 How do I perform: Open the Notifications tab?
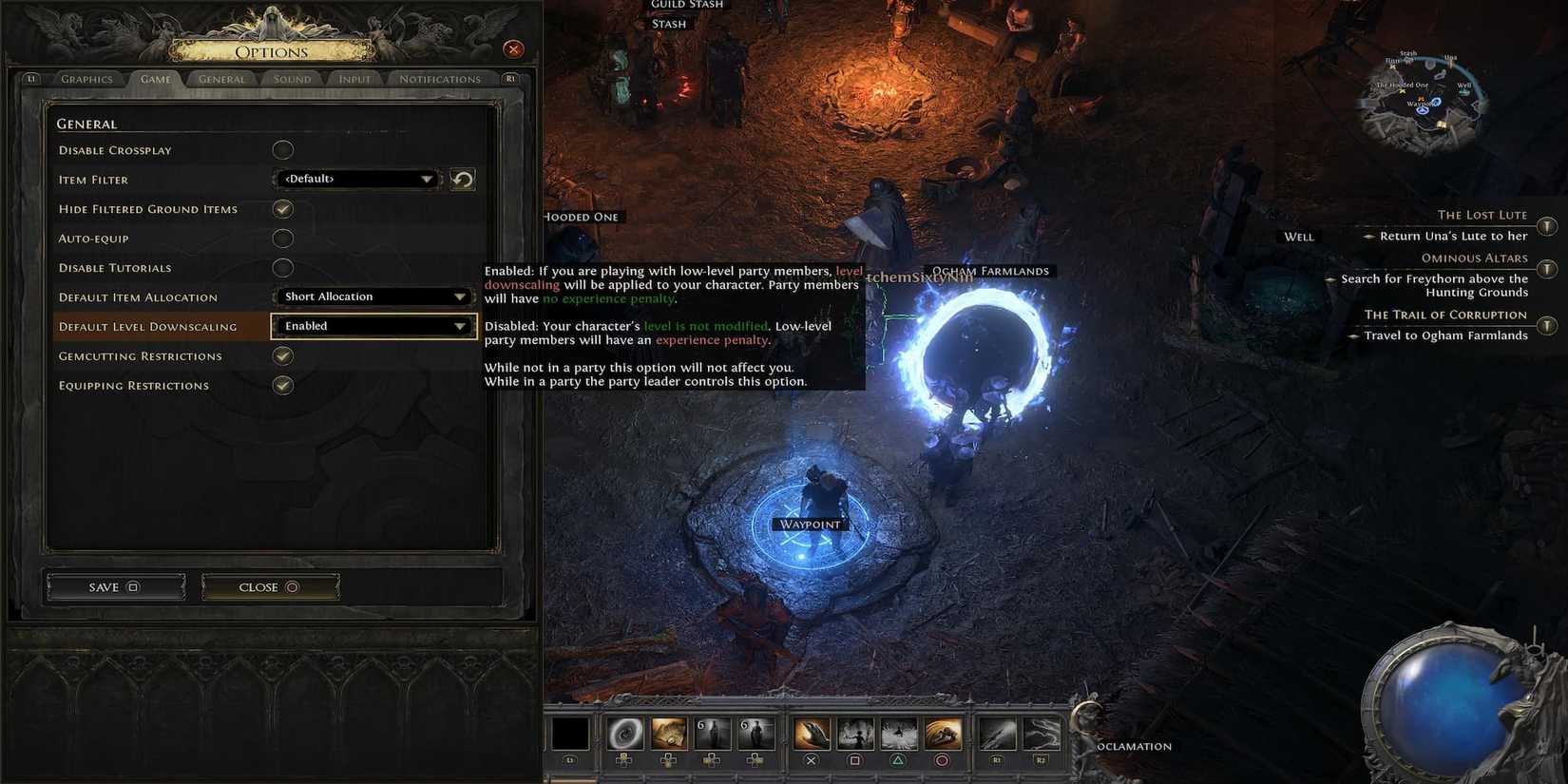pyautogui.click(x=438, y=79)
